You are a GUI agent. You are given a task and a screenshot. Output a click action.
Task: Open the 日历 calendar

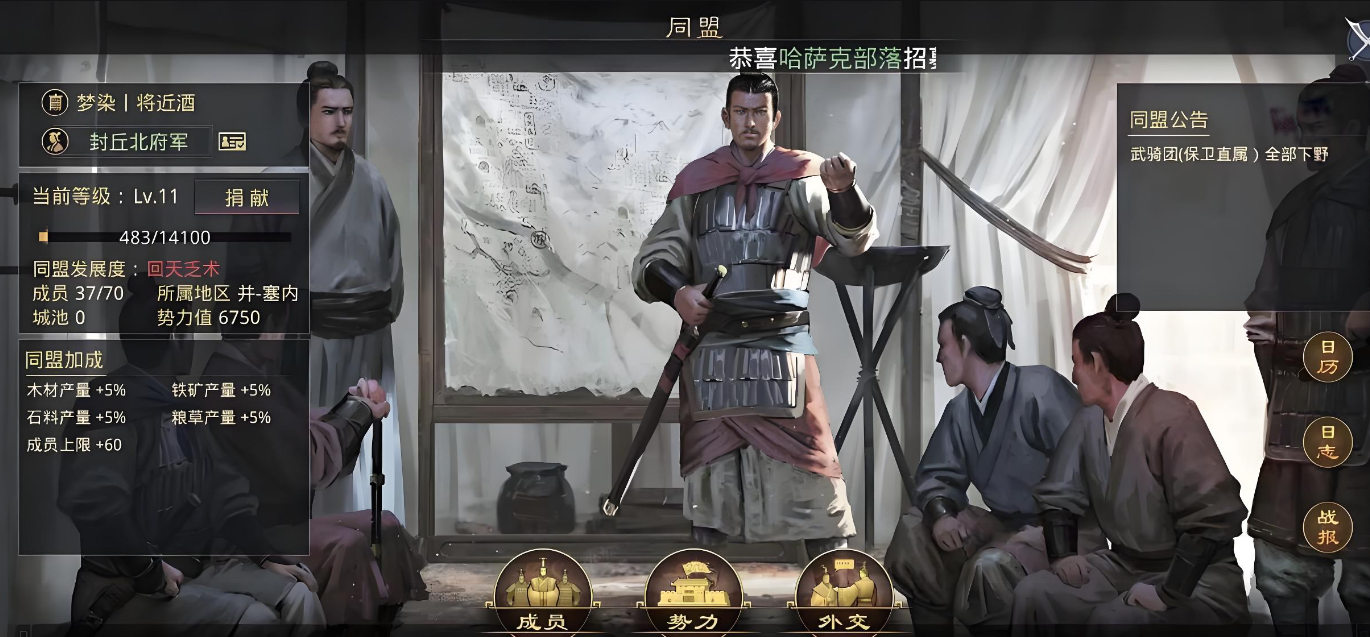pos(1328,357)
